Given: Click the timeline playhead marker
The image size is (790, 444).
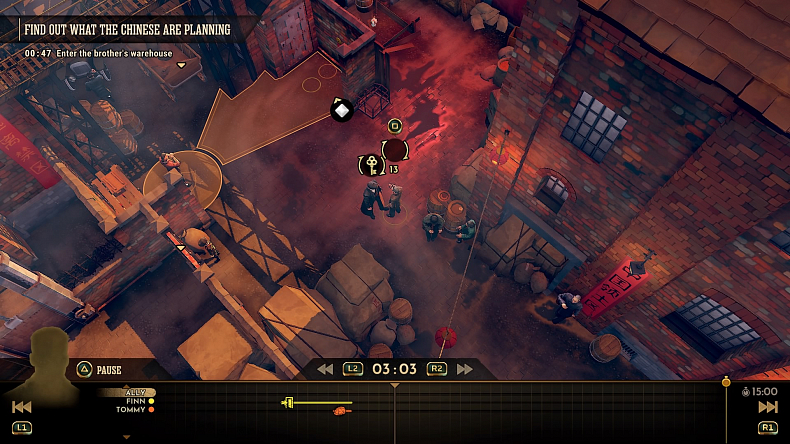Looking at the screenshot, I should pos(395,384).
